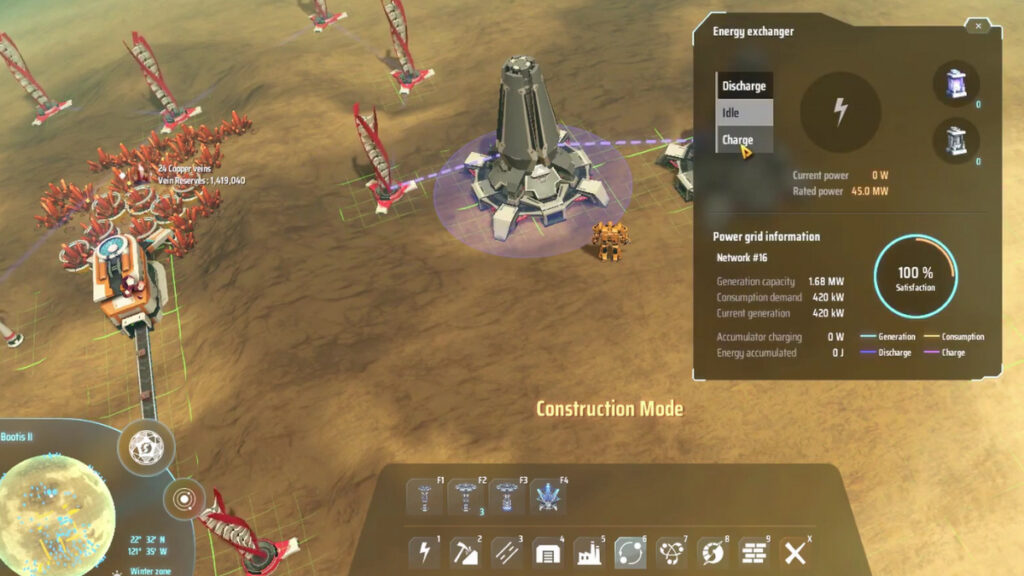The height and width of the screenshot is (576, 1024).
Task: Open the lightning bolt power build category
Action: (x=425, y=553)
